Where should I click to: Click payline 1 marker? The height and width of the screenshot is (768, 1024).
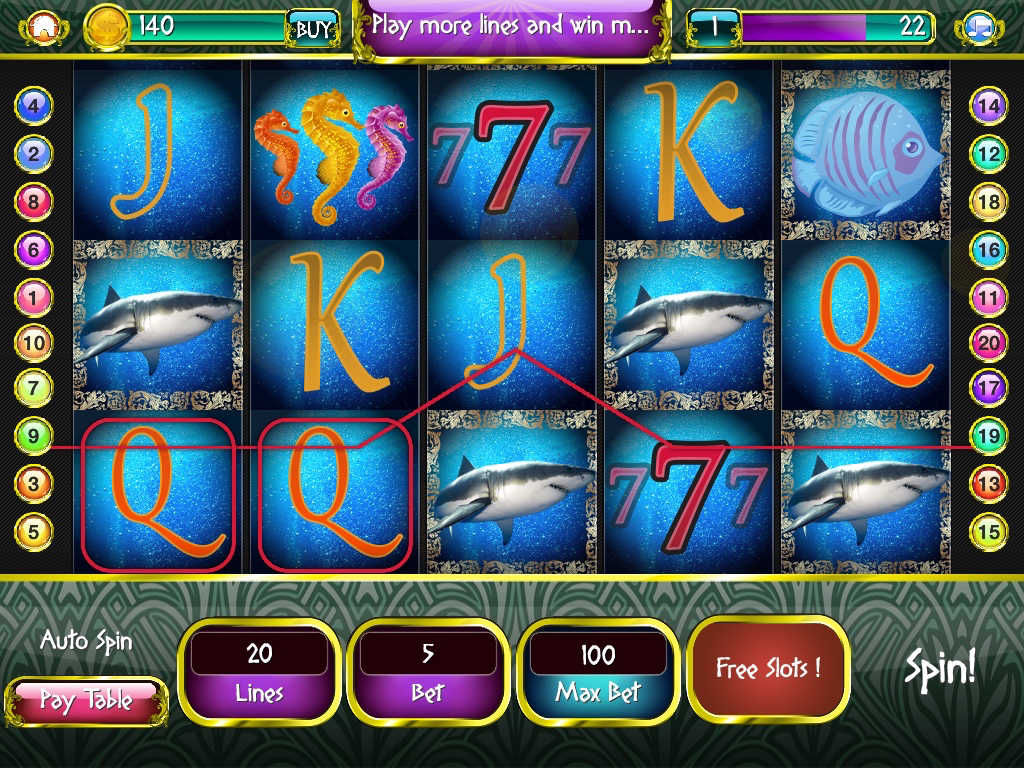click(33, 297)
